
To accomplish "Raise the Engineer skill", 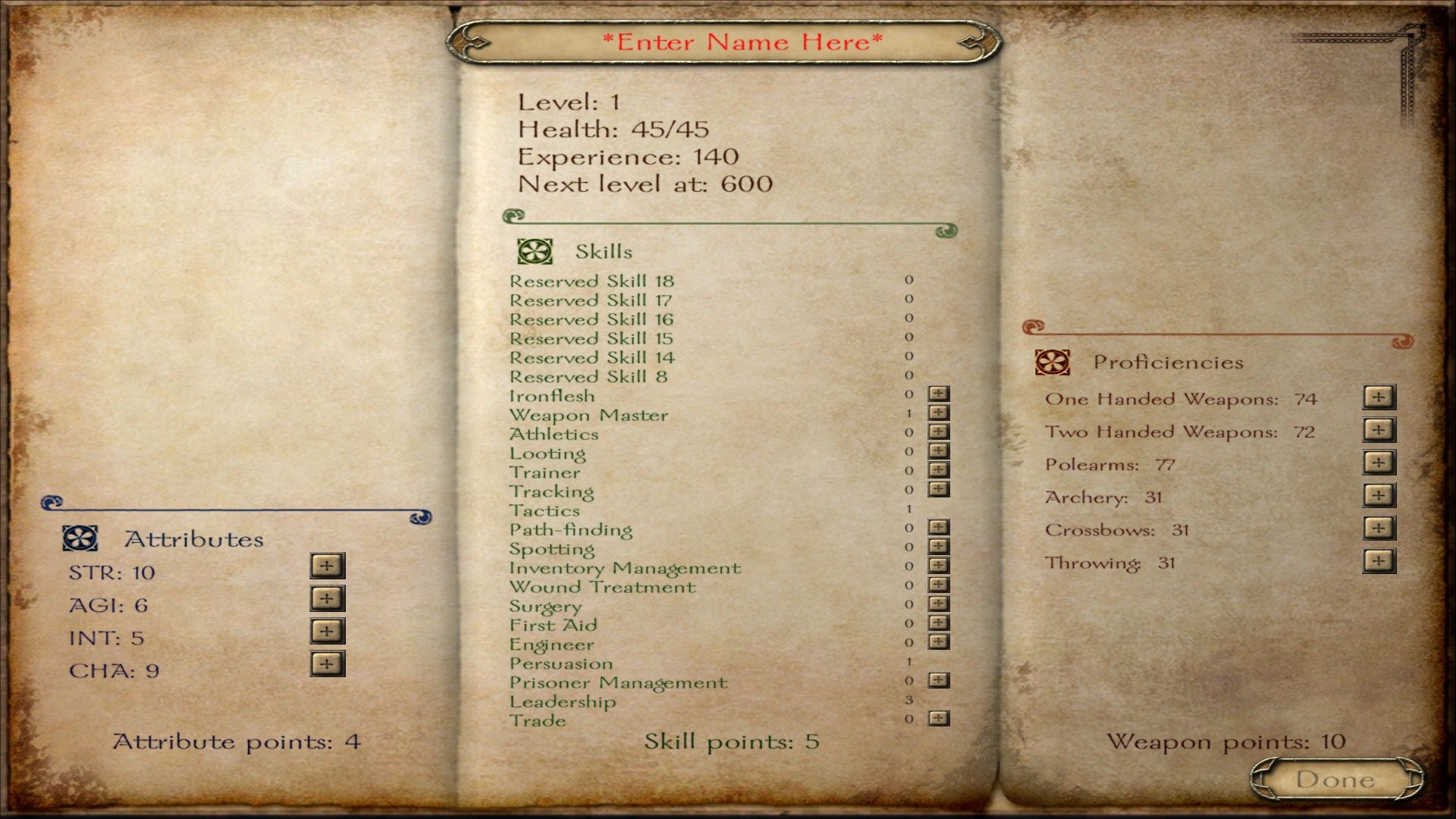I will pos(939,642).
